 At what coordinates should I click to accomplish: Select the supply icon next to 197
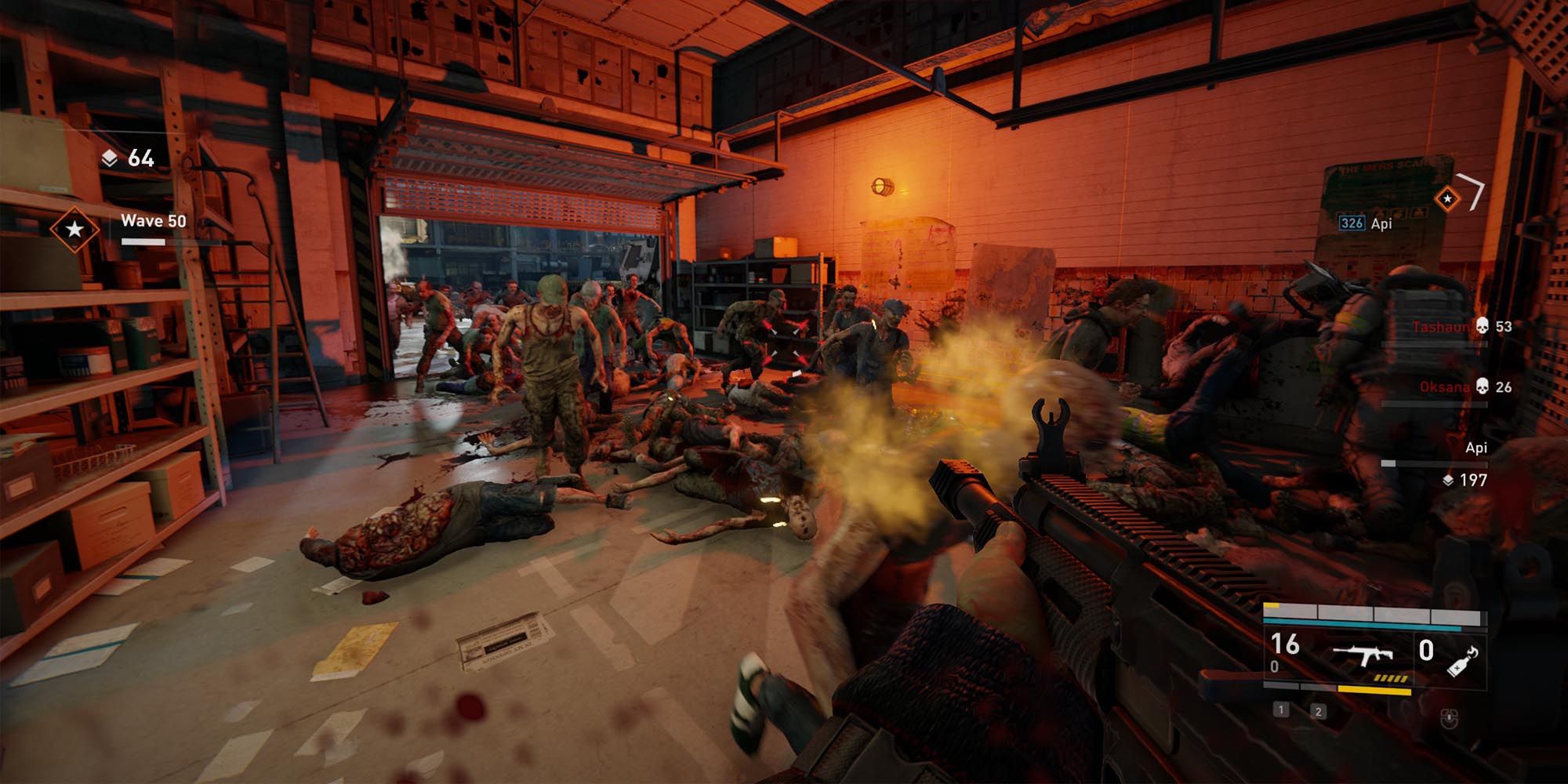[x=1448, y=481]
